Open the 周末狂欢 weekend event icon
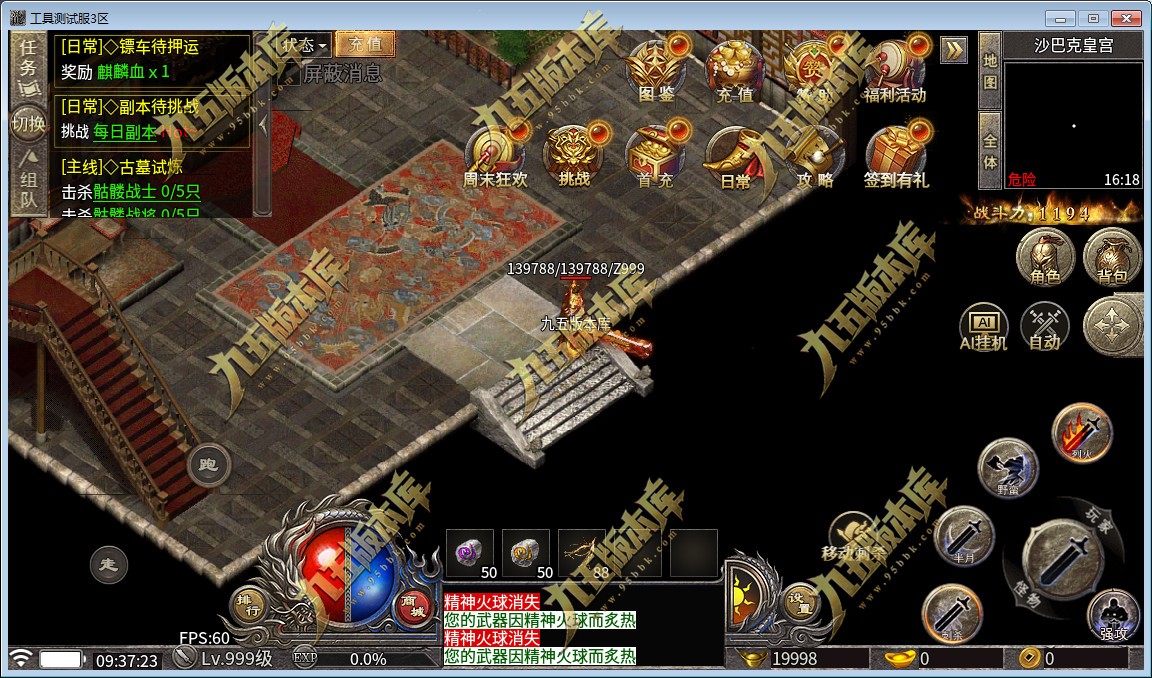1152x678 pixels. [495, 156]
